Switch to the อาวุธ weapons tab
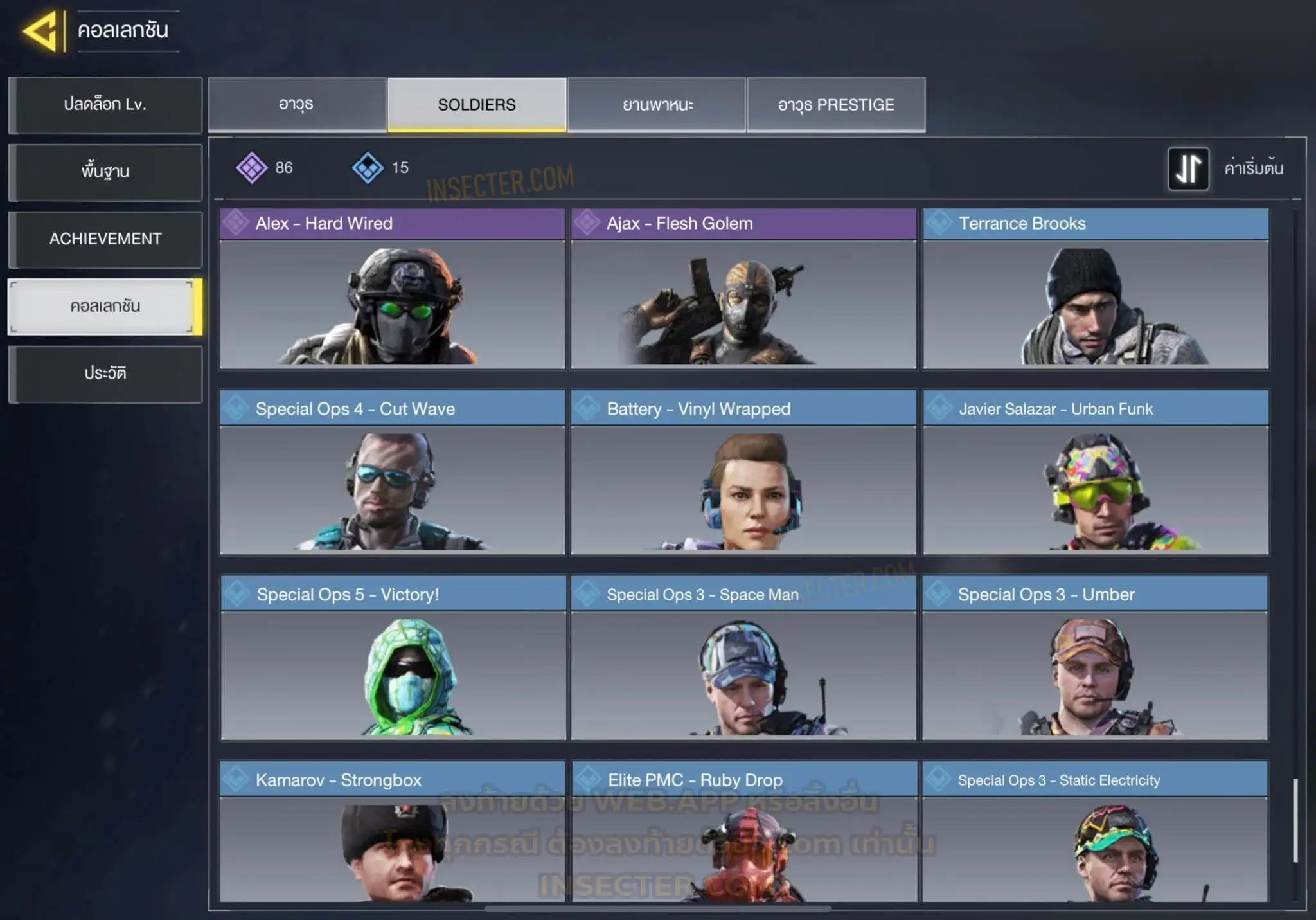1316x920 pixels. click(296, 105)
